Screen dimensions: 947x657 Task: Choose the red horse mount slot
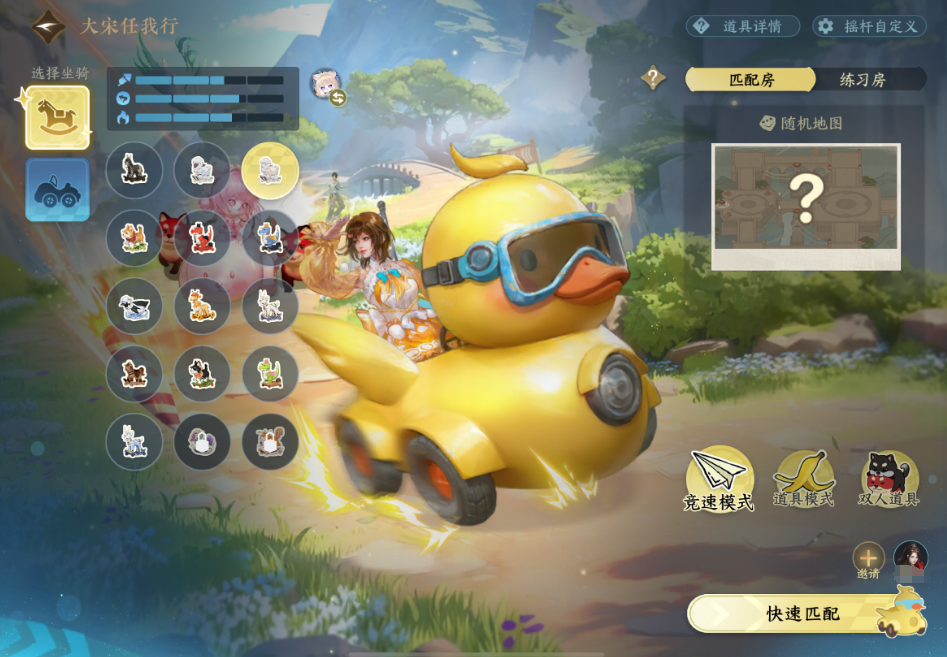click(x=202, y=238)
